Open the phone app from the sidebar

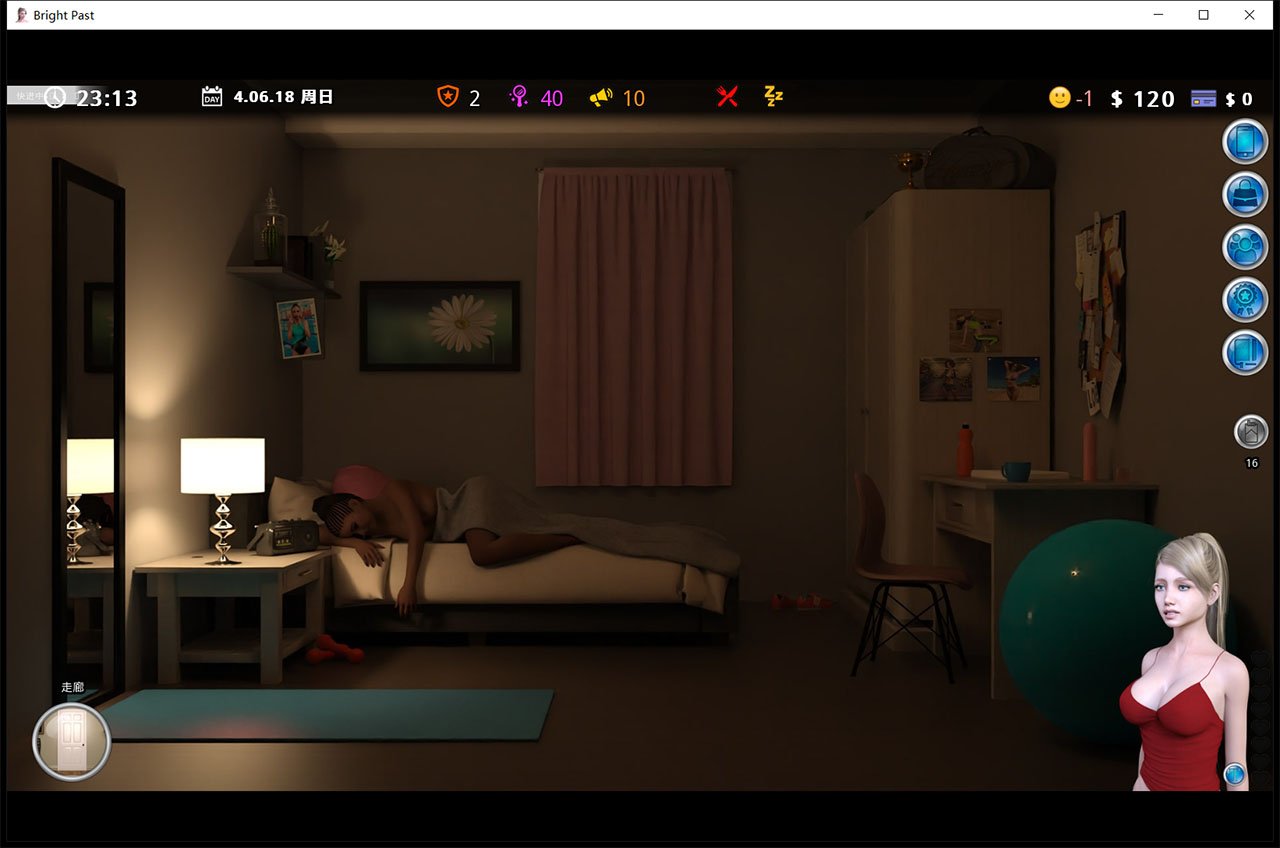click(1245, 140)
